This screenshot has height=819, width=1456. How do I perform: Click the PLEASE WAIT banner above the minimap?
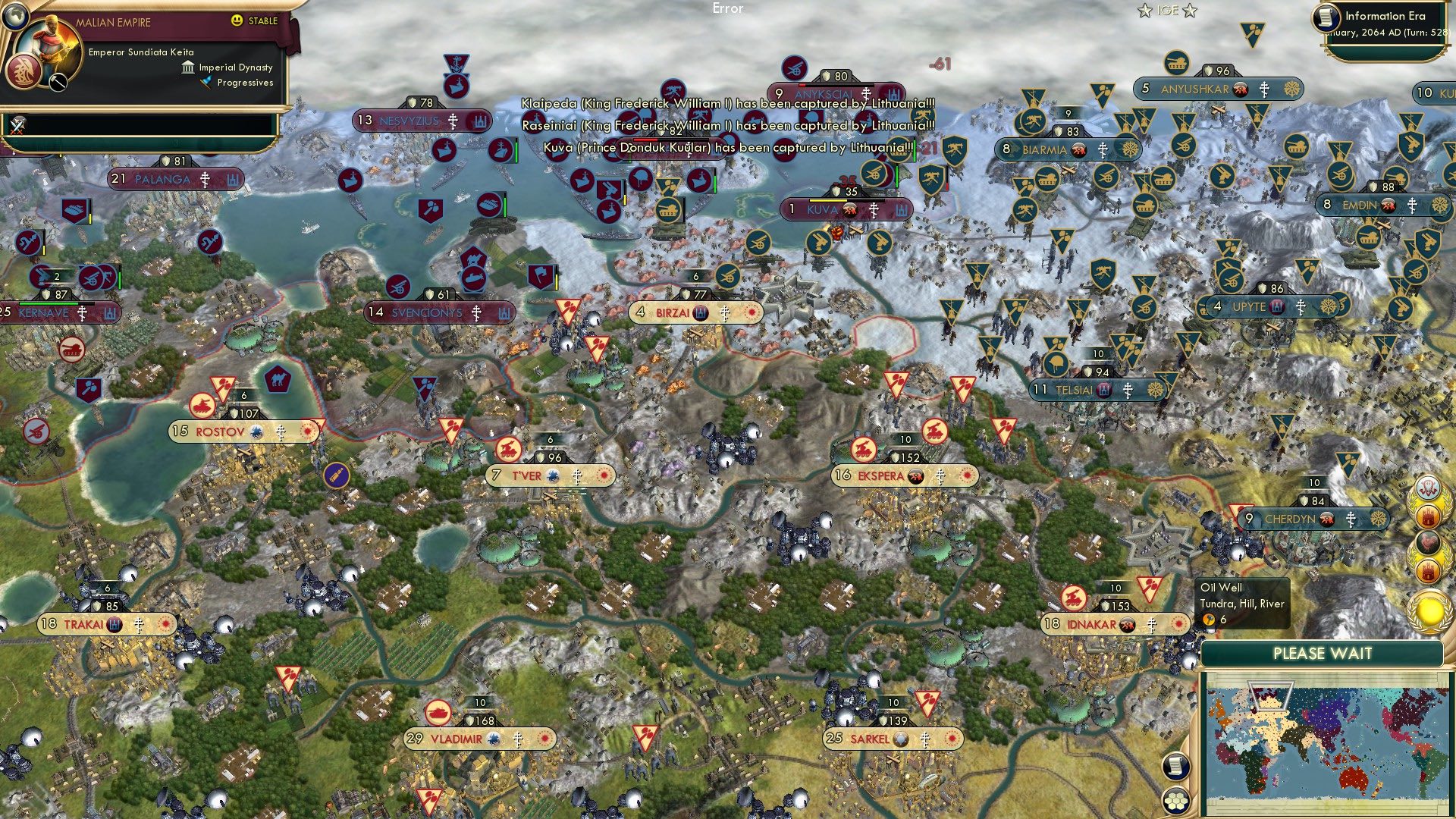tap(1323, 652)
